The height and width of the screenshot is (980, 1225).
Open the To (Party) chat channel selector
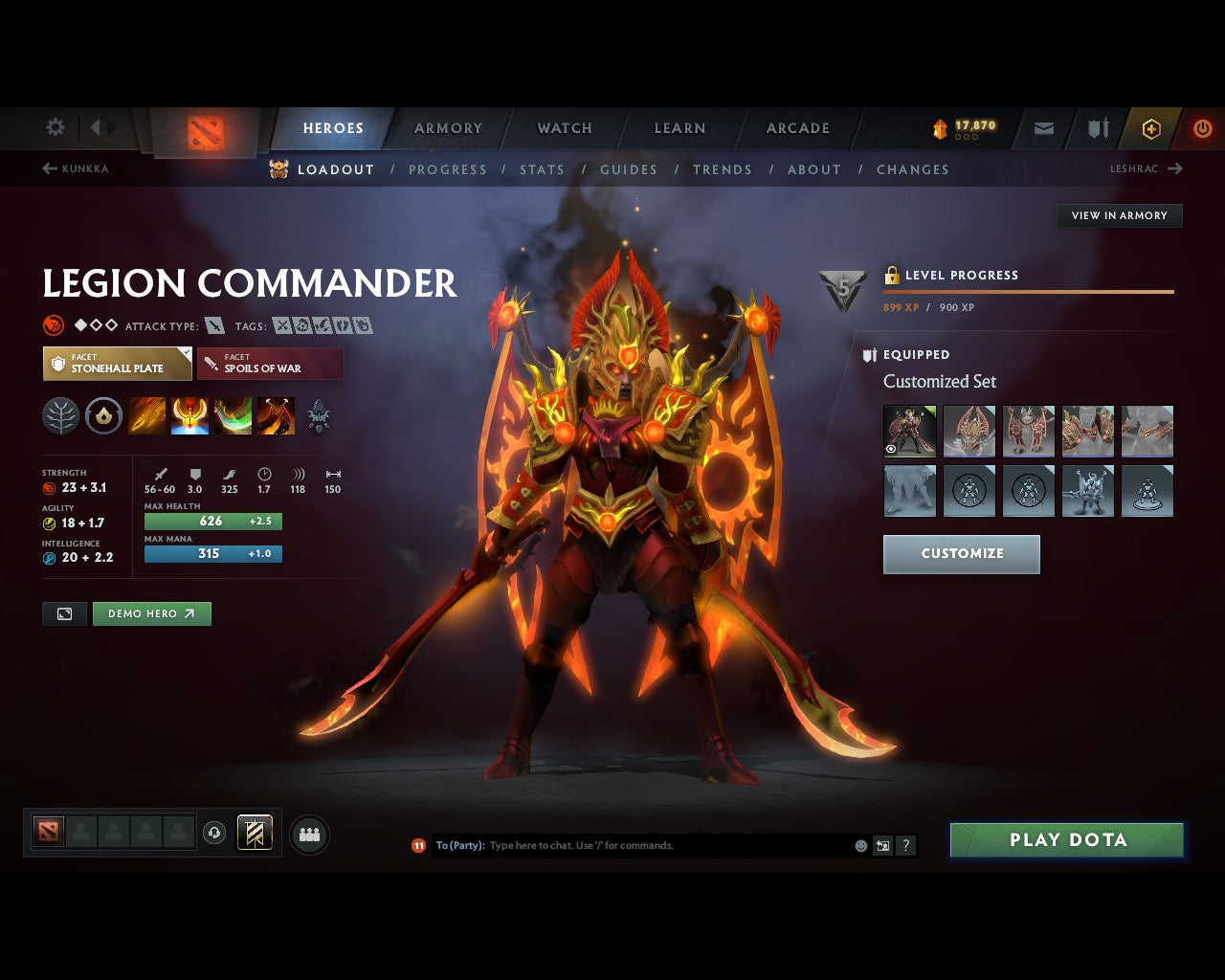tap(457, 845)
